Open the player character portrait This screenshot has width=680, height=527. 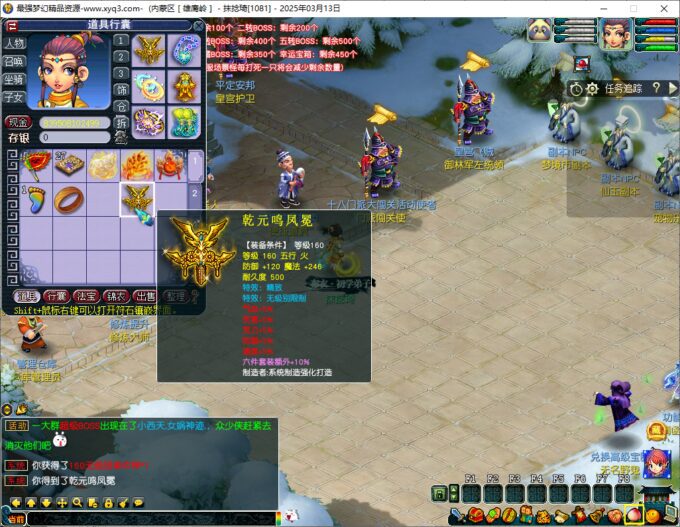(617, 34)
